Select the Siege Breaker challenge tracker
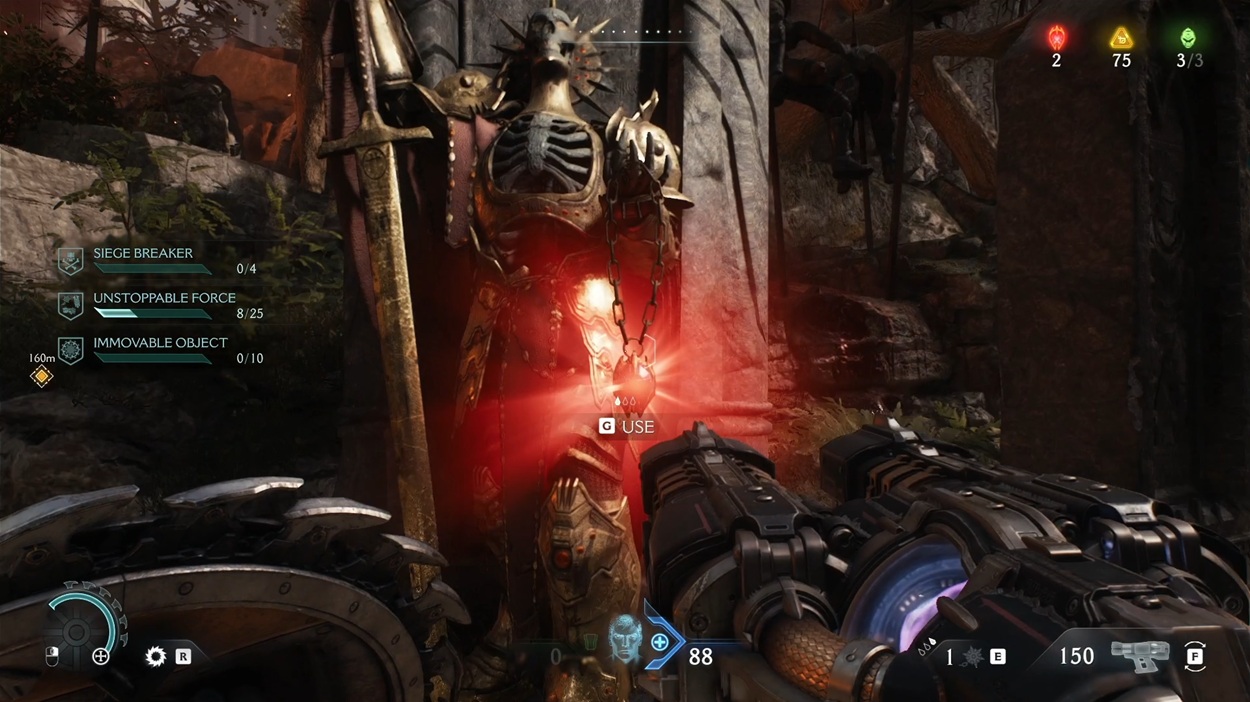The image size is (1250, 702). (141, 254)
